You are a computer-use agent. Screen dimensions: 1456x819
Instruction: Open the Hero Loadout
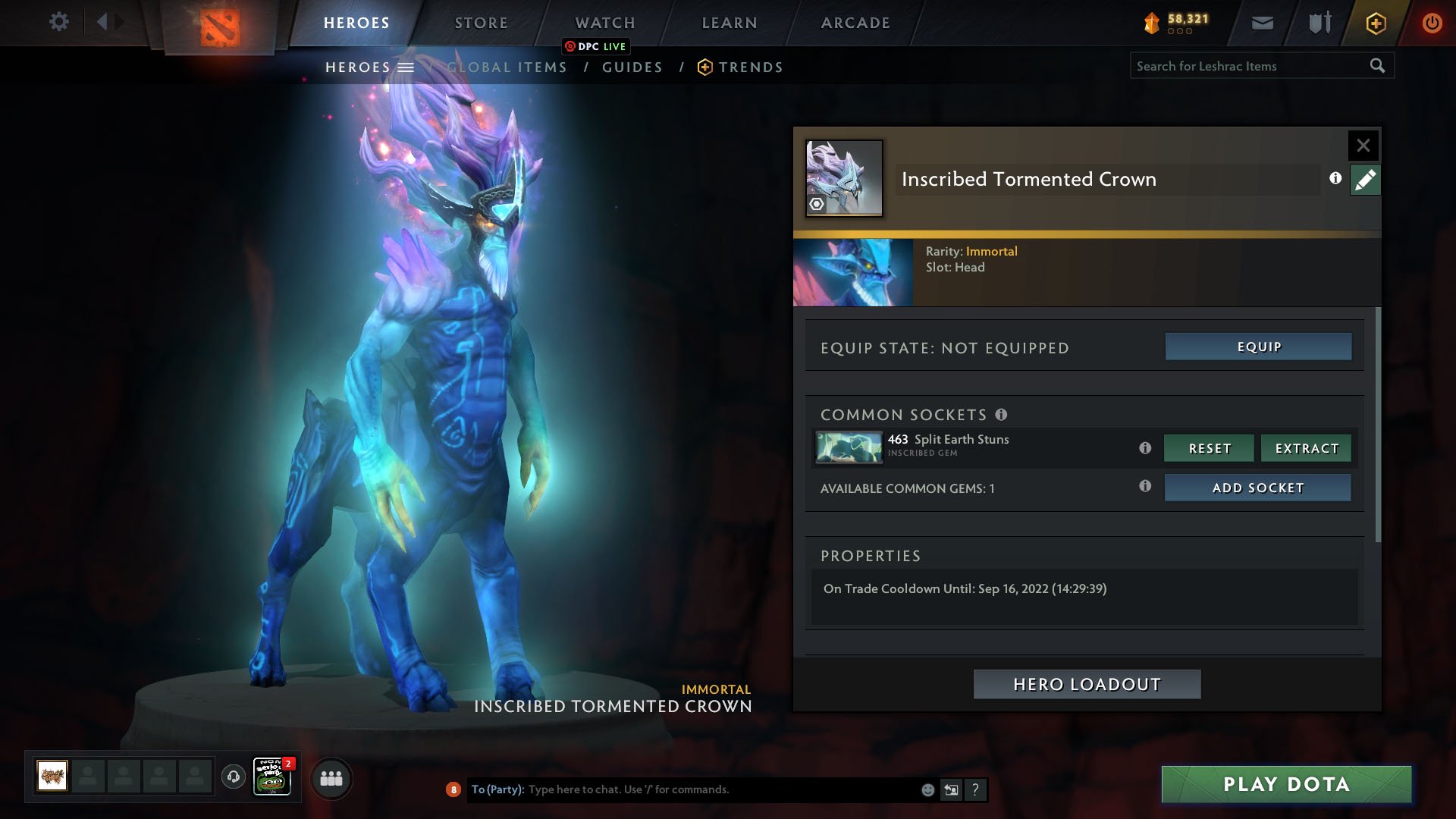[x=1087, y=684]
